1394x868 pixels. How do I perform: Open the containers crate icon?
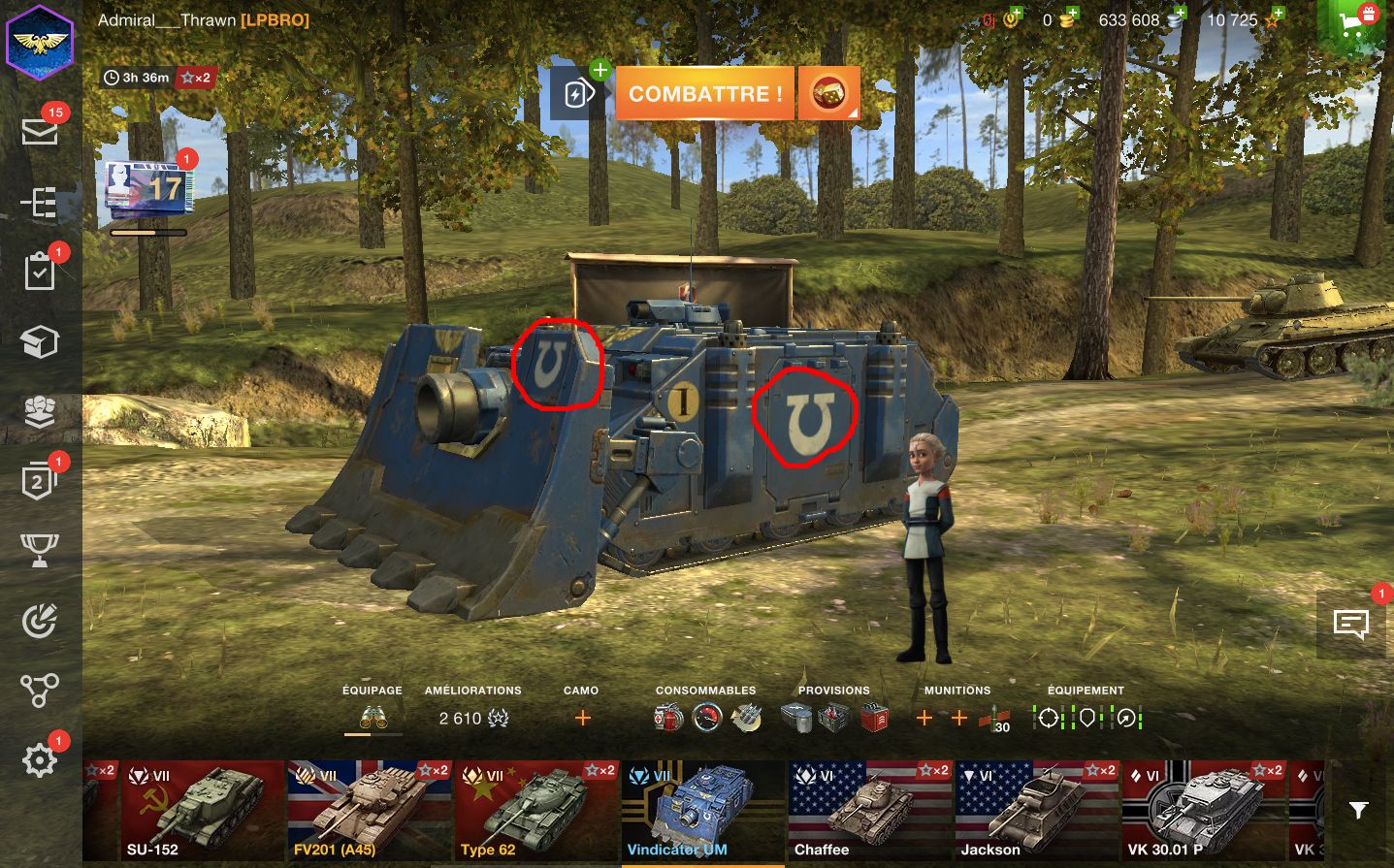point(40,341)
